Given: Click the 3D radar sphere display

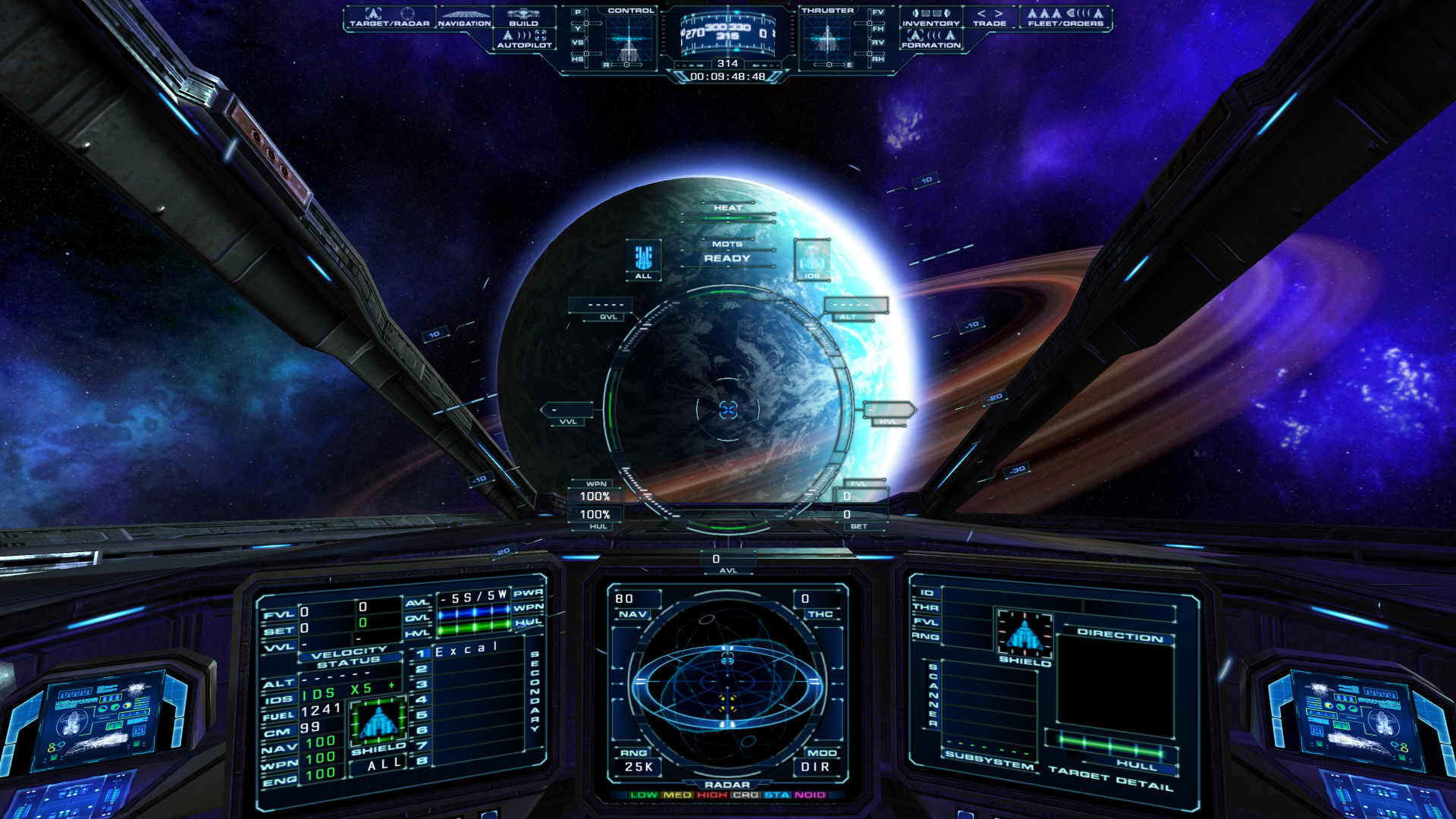Looking at the screenshot, I should point(727,685).
